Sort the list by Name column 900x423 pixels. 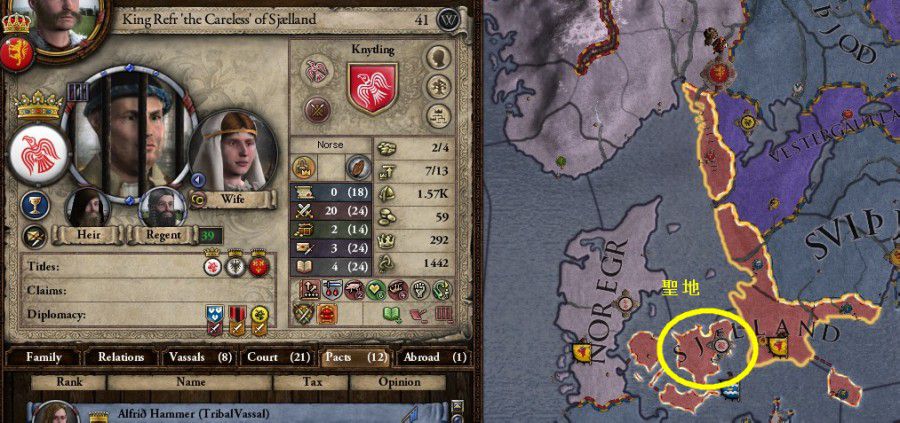coord(190,382)
